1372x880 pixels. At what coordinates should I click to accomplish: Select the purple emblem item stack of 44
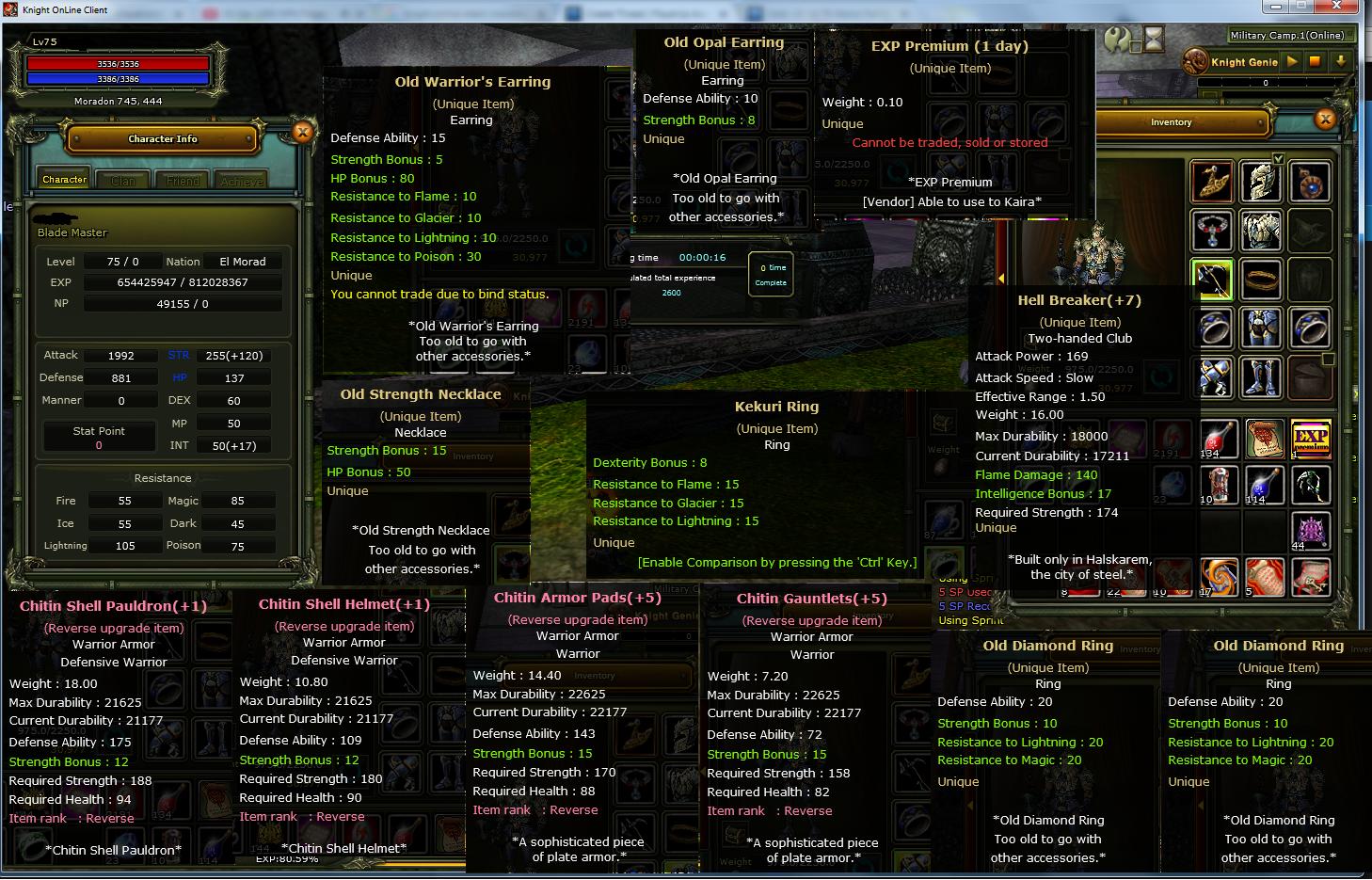pos(1311,530)
